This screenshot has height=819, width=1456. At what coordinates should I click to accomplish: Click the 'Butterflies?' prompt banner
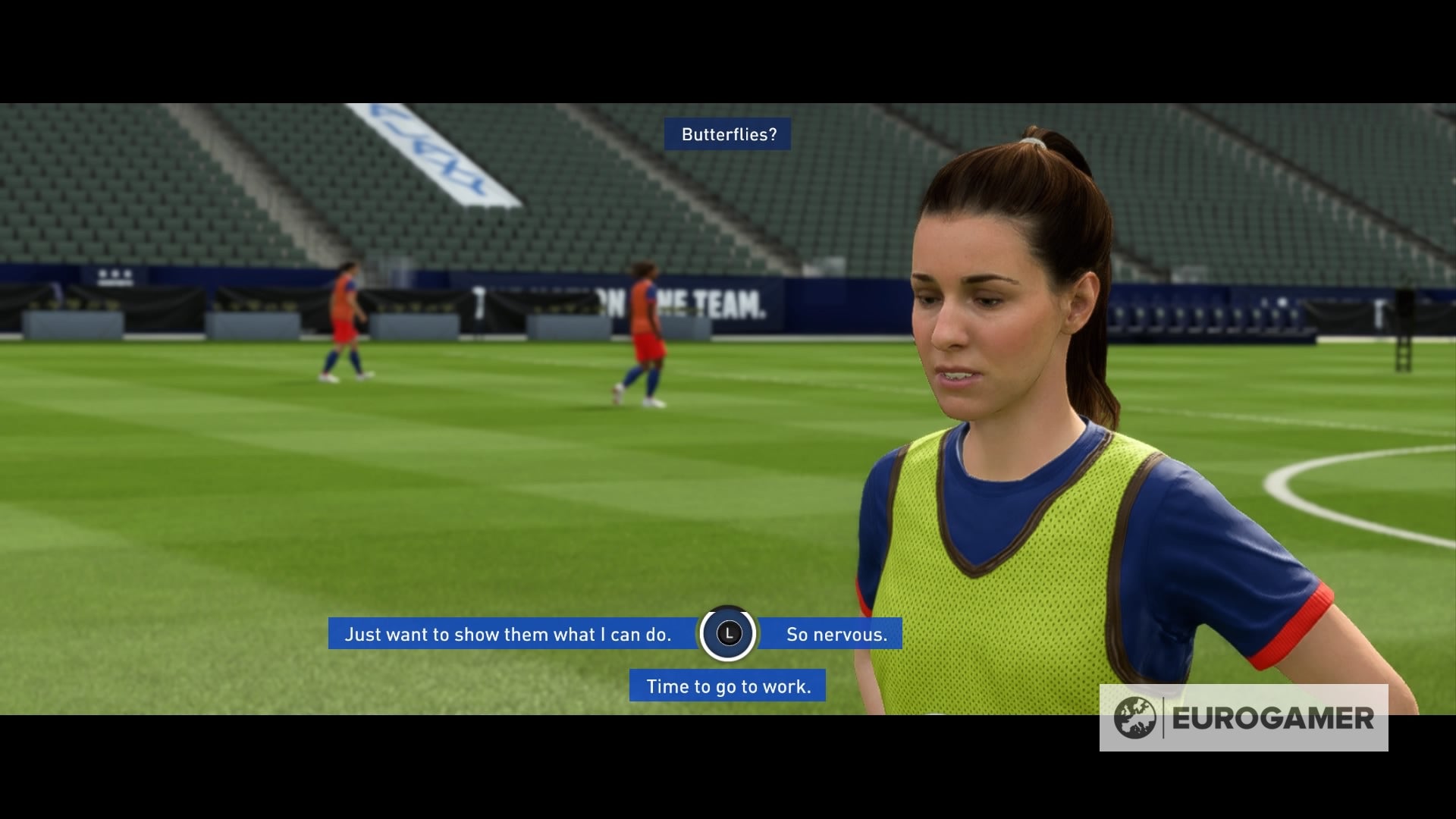point(727,134)
